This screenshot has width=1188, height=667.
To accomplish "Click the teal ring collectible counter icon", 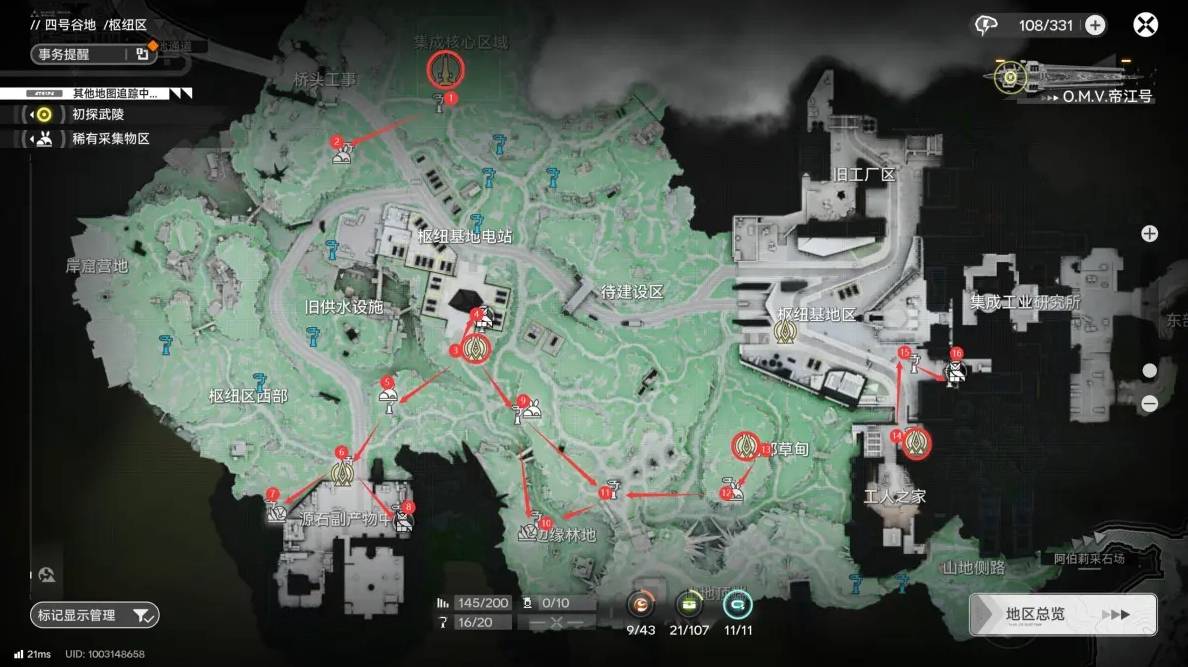I will pyautogui.click(x=737, y=604).
